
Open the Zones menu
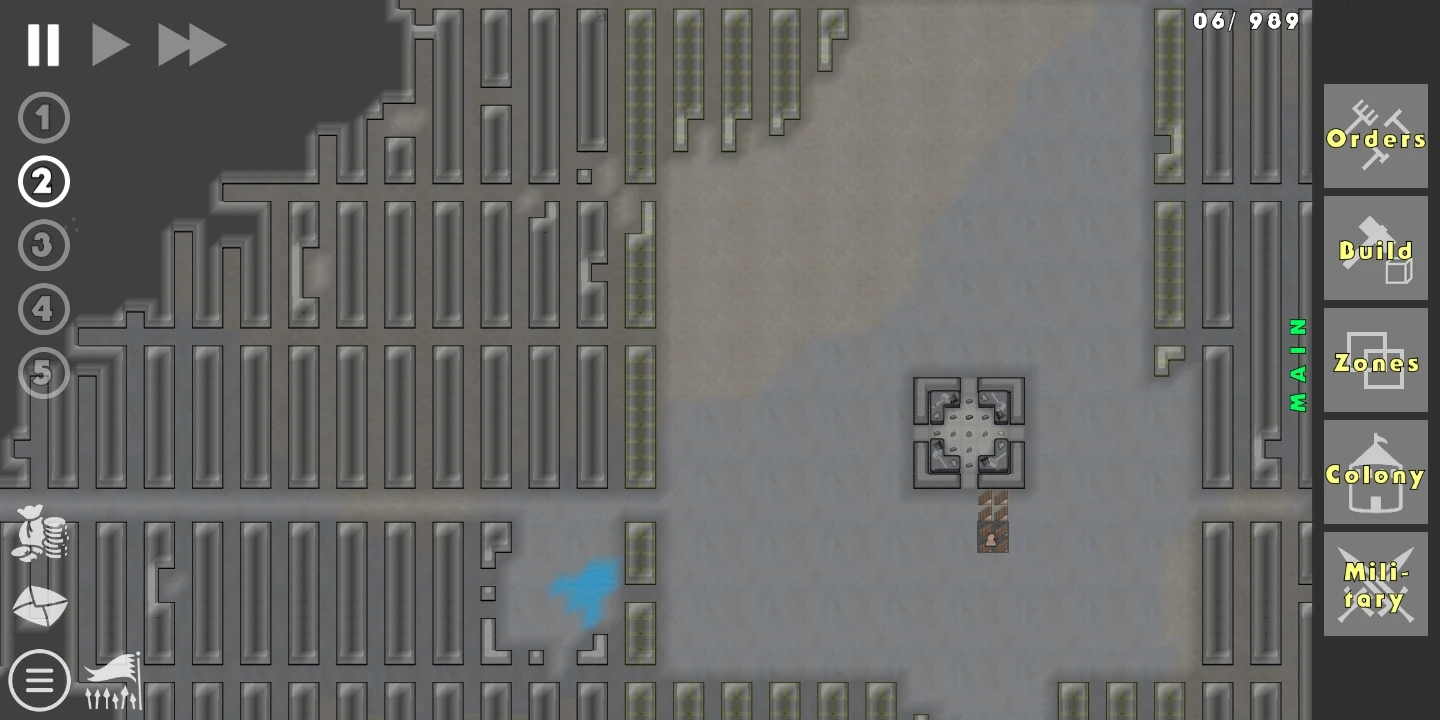pyautogui.click(x=1376, y=361)
